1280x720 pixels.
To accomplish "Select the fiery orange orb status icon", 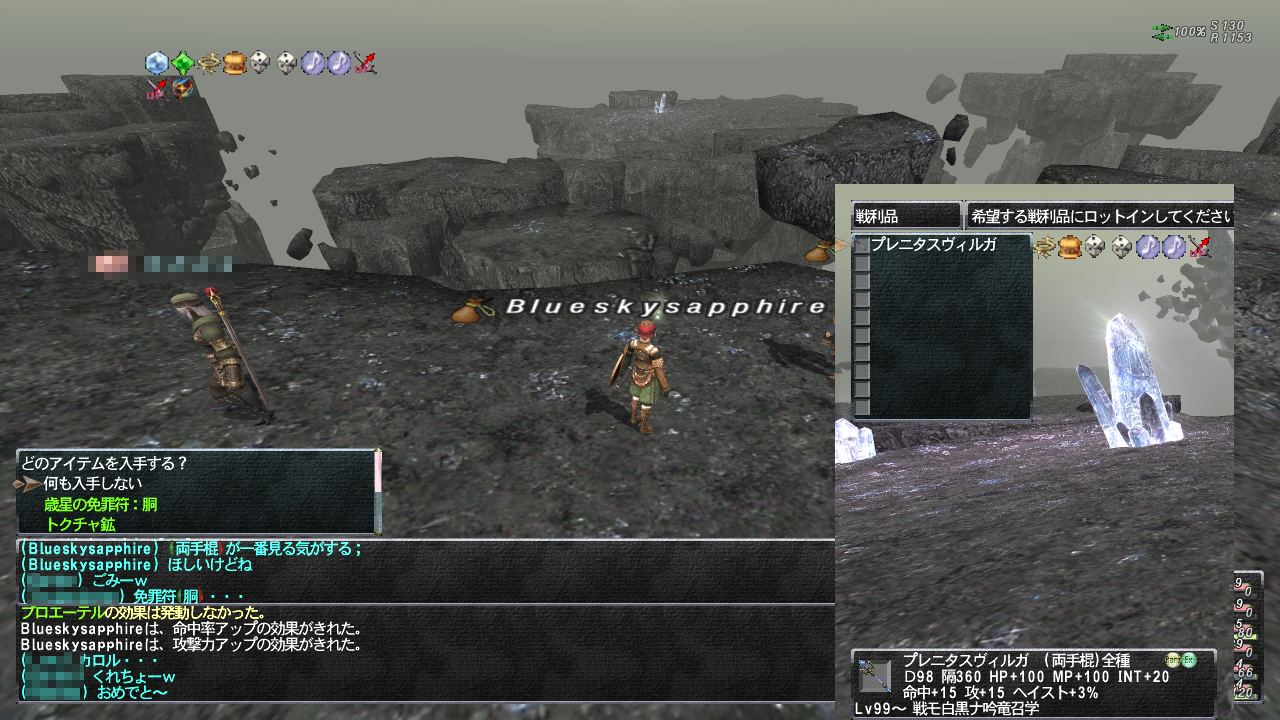I will tap(182, 89).
